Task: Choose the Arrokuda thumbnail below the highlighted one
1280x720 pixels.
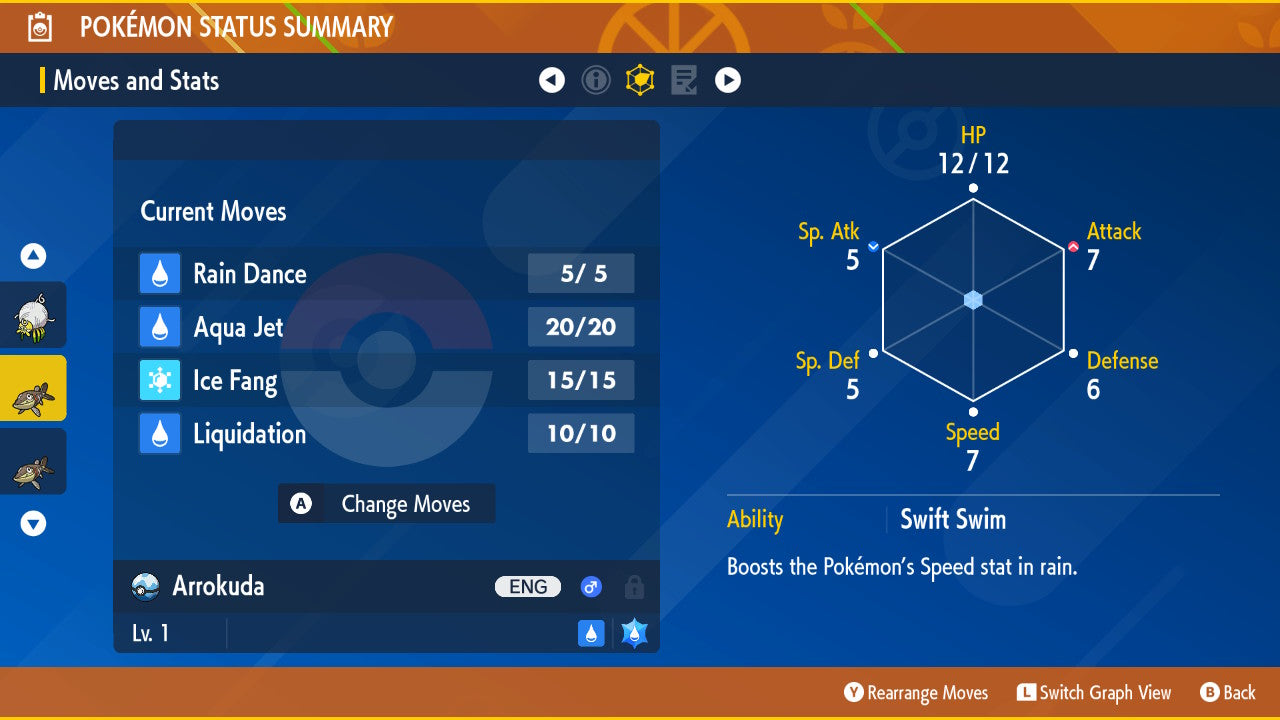Action: click(33, 461)
